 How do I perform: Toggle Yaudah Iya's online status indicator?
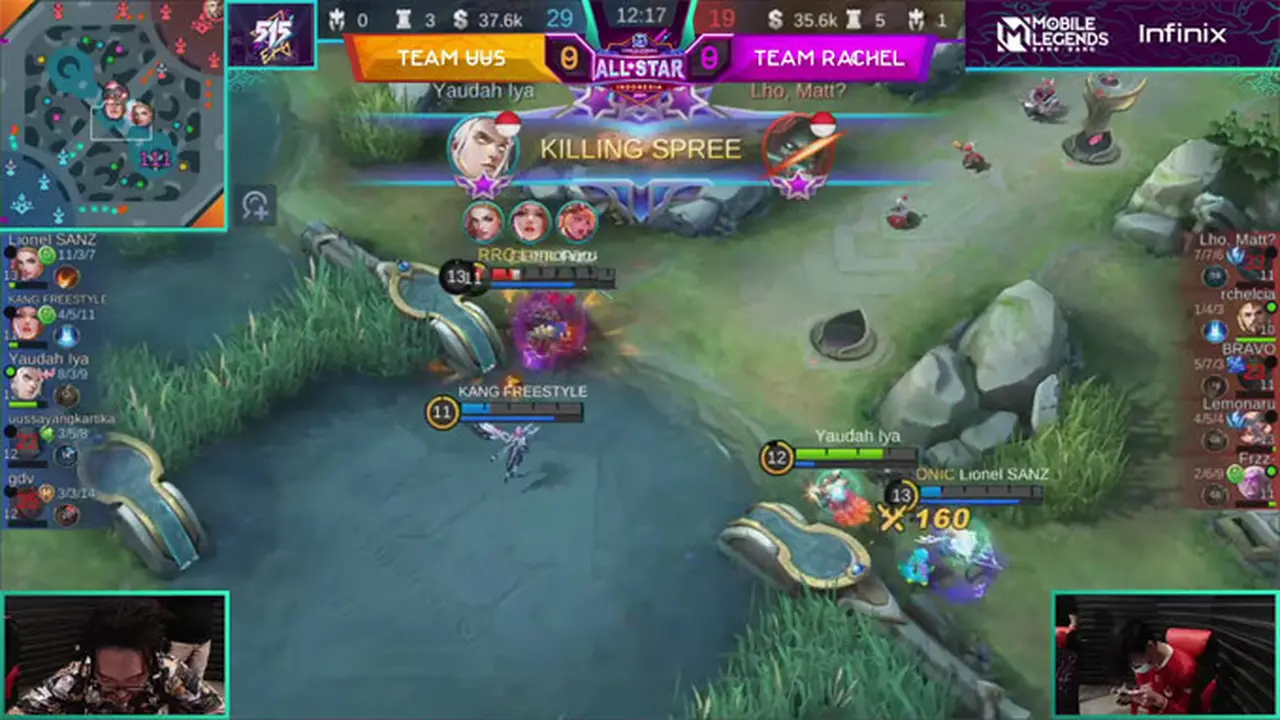[10, 372]
